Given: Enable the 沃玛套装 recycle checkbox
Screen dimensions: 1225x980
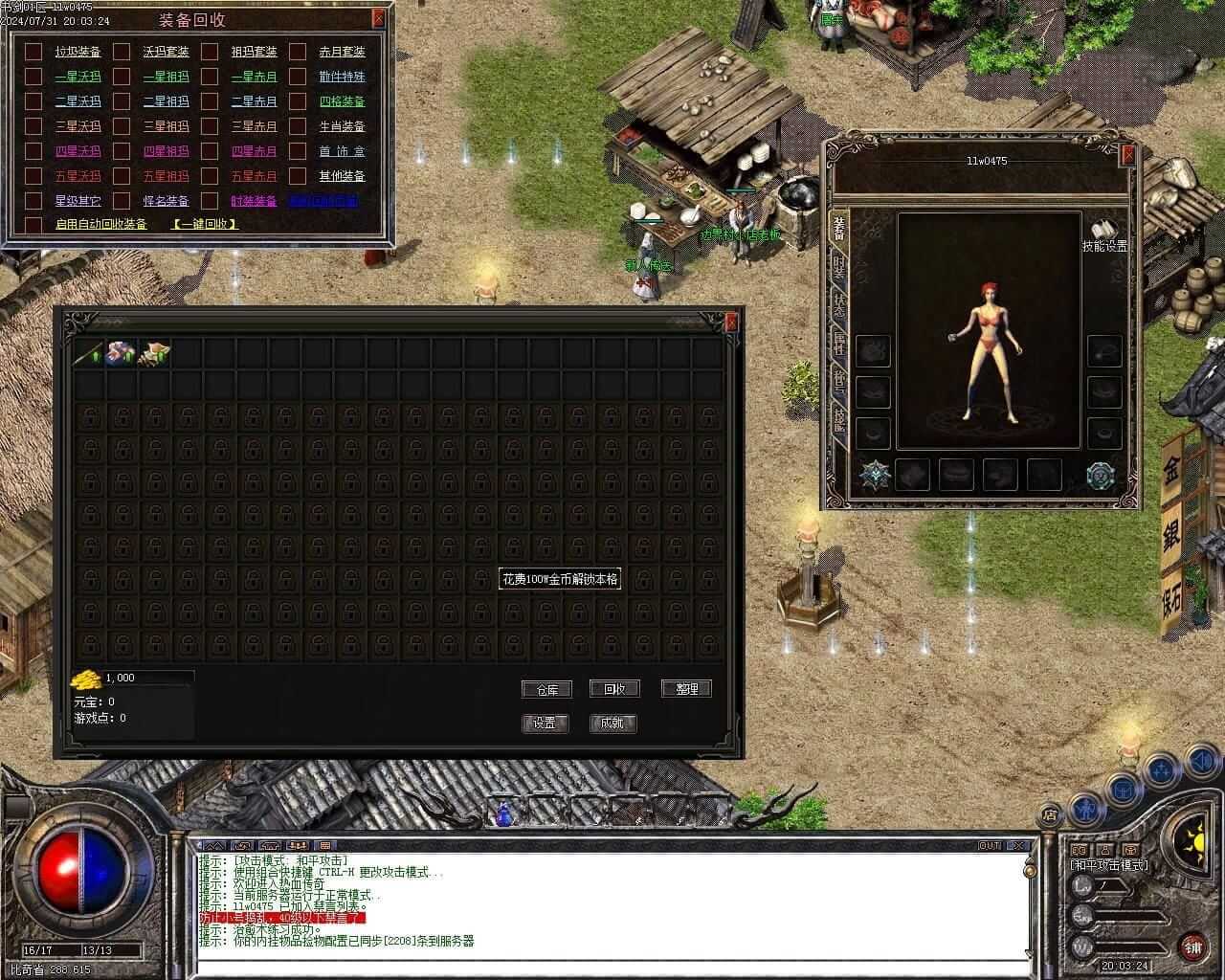Looking at the screenshot, I should tap(122, 52).
